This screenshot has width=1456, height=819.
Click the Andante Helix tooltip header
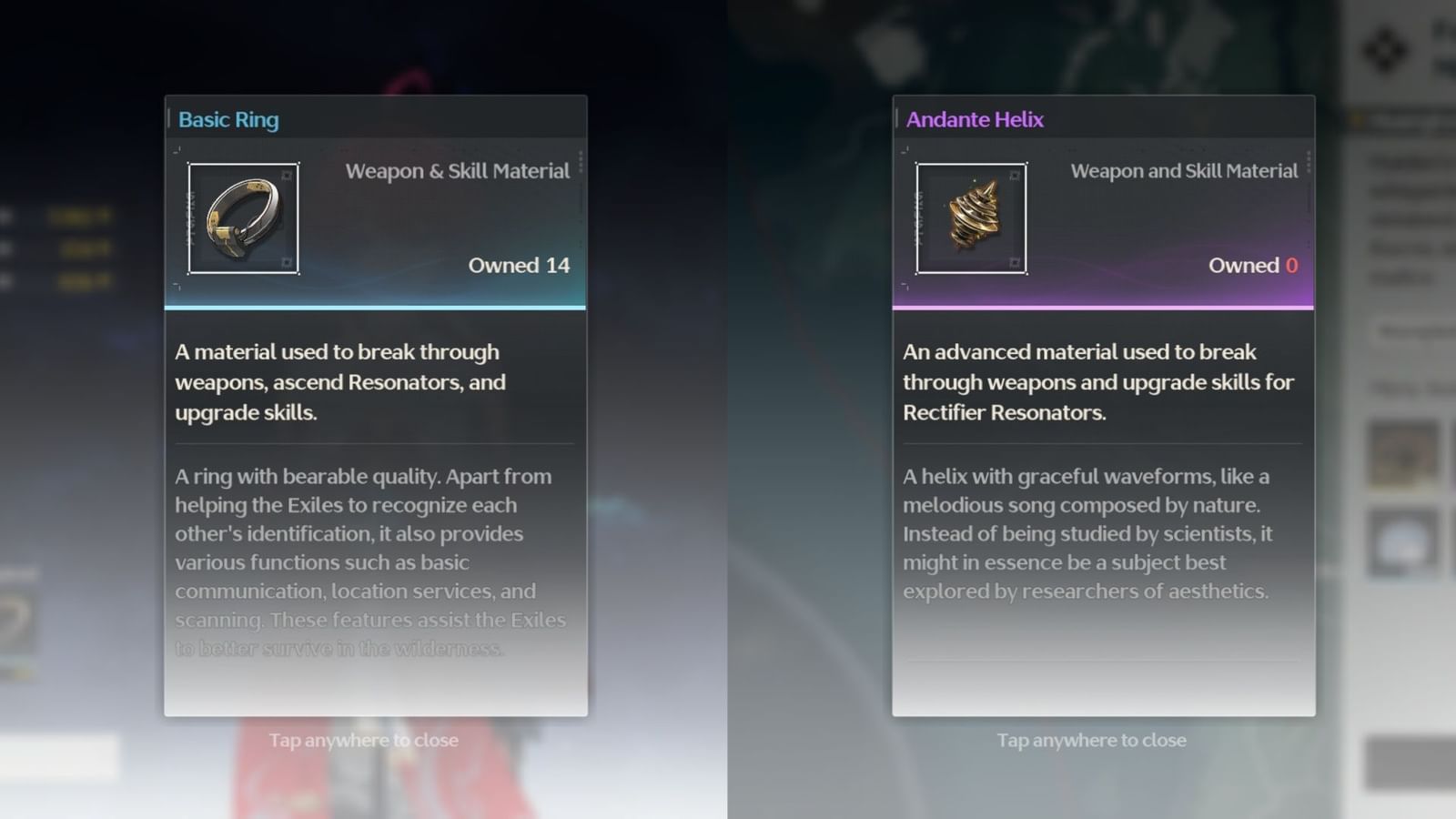tap(974, 119)
